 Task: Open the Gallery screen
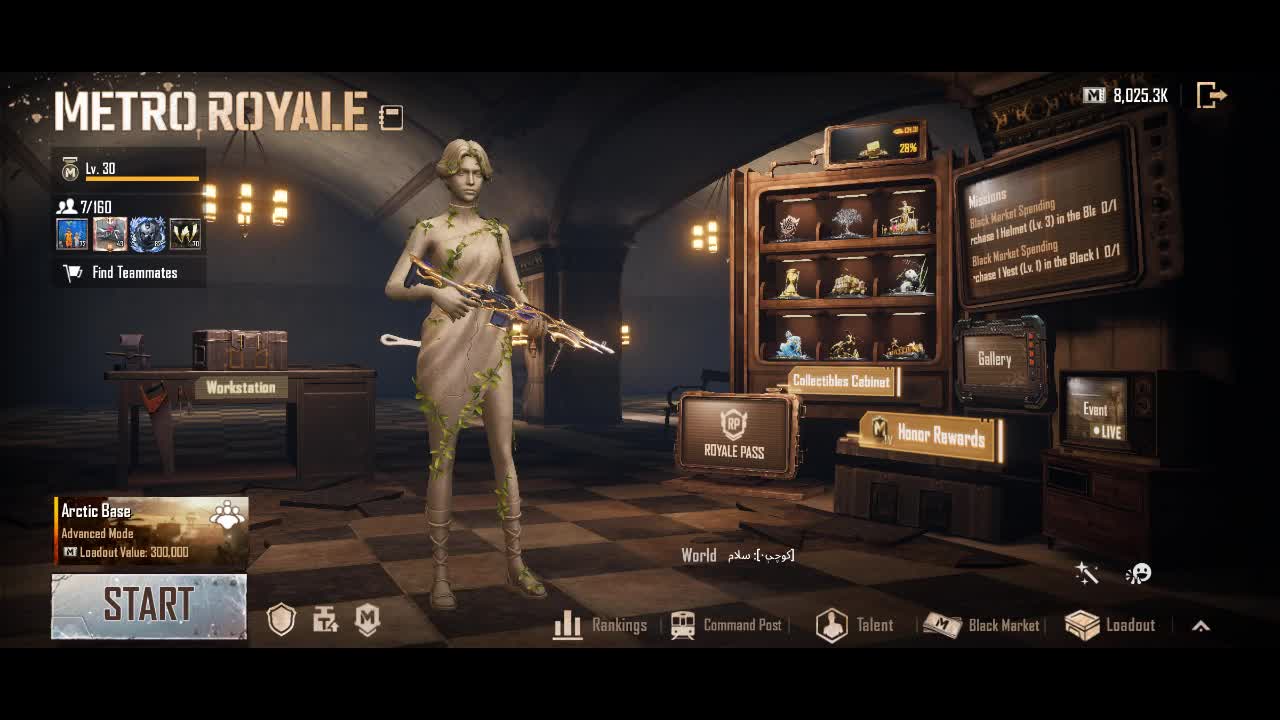(995, 360)
